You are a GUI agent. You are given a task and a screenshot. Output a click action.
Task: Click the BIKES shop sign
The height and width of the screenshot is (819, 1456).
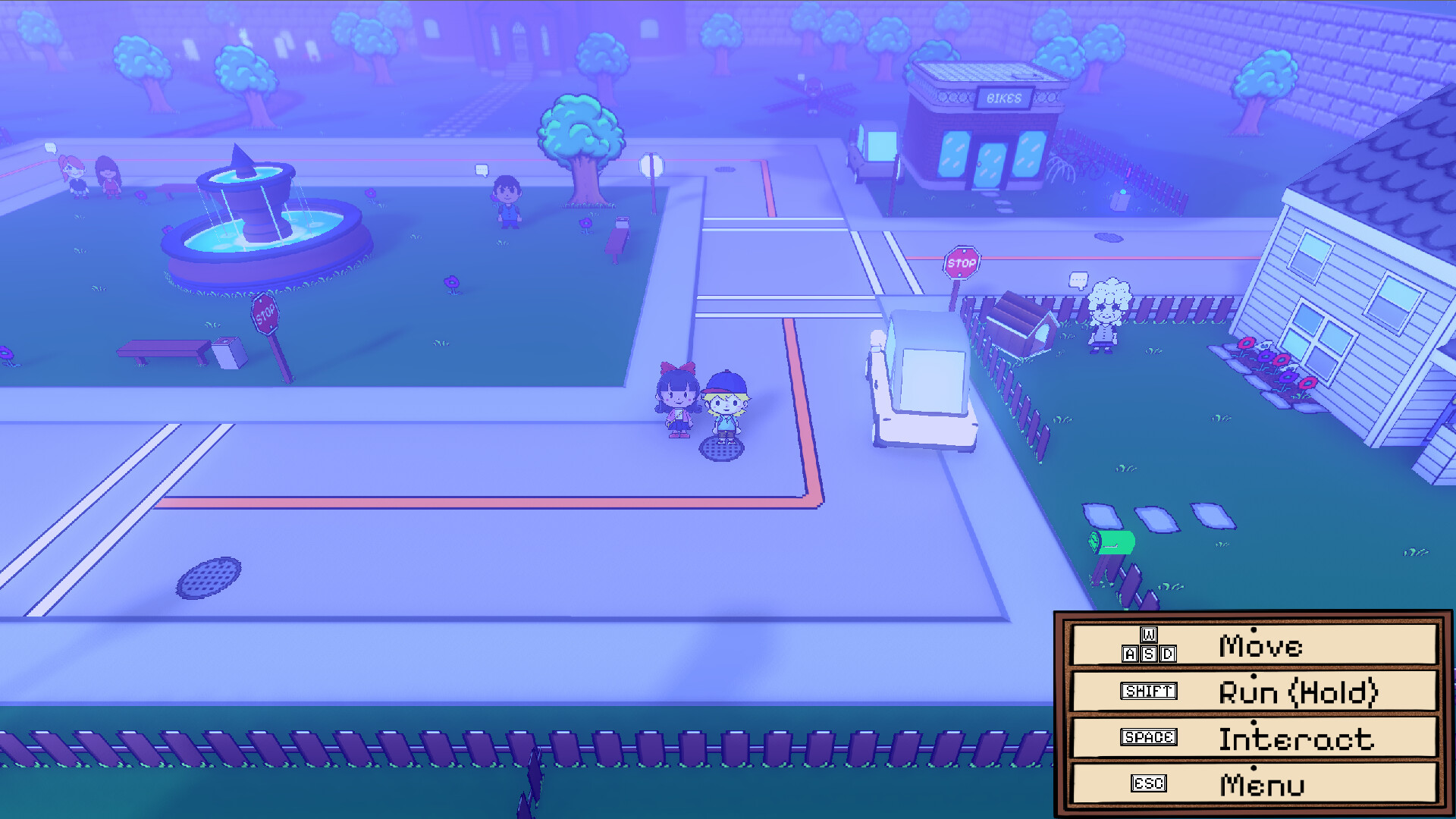(x=1005, y=96)
